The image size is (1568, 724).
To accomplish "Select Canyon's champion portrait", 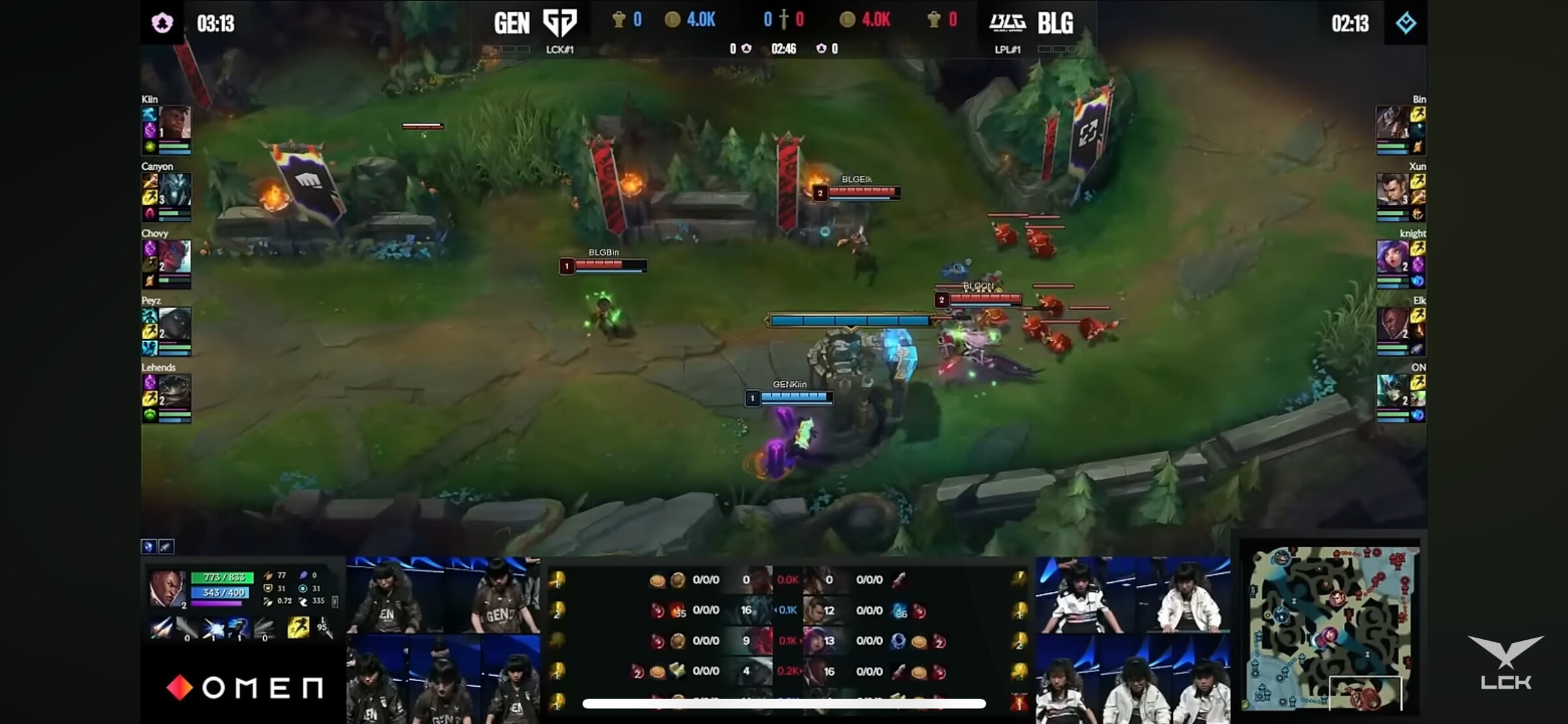I will pyautogui.click(x=175, y=190).
